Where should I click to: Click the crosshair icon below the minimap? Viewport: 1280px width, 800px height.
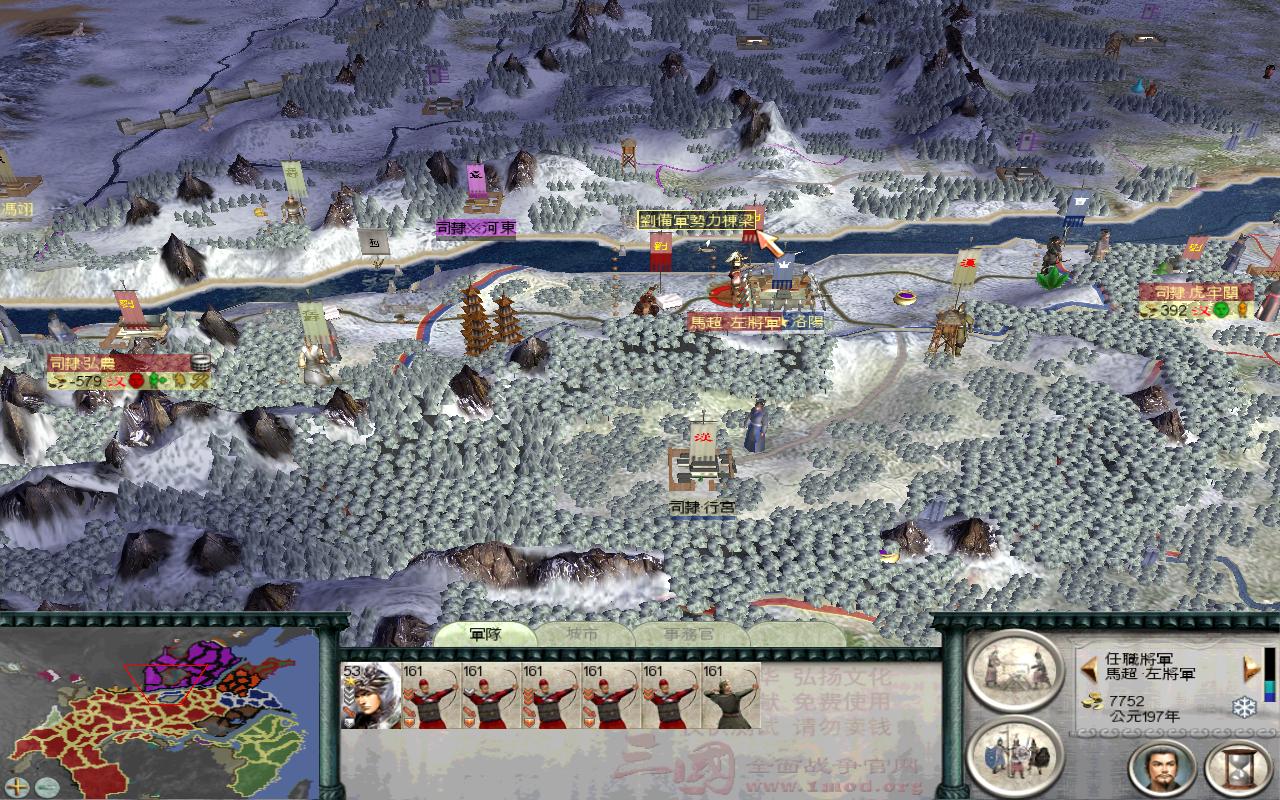point(17,786)
